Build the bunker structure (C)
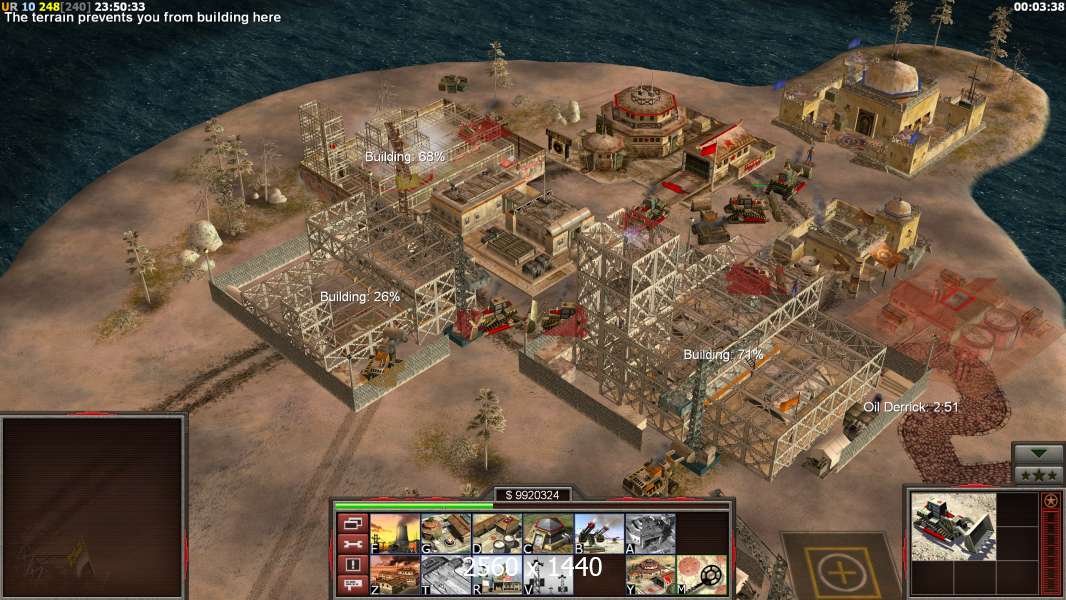The width and height of the screenshot is (1066, 600). 548,534
